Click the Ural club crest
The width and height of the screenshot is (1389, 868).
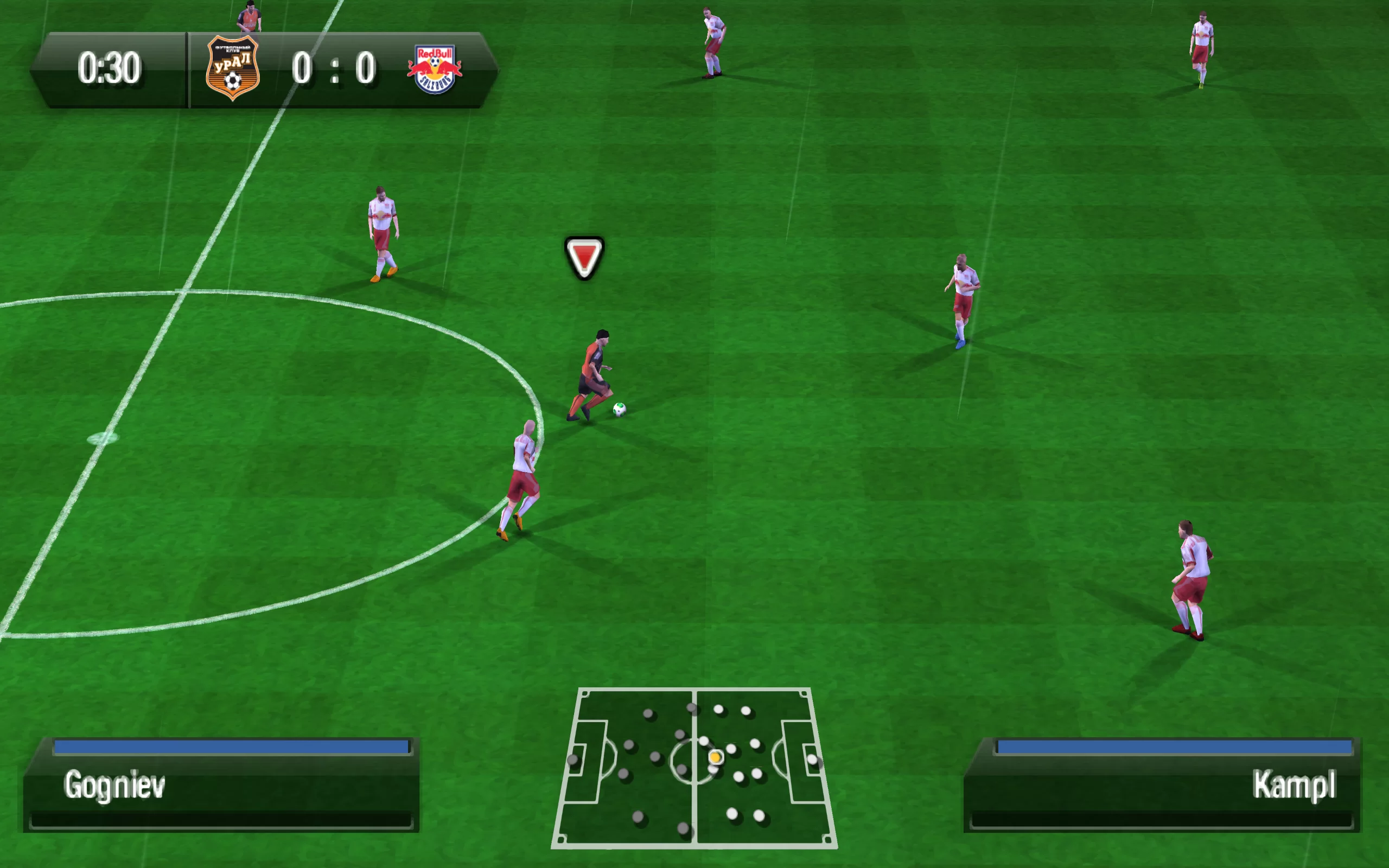click(x=232, y=68)
